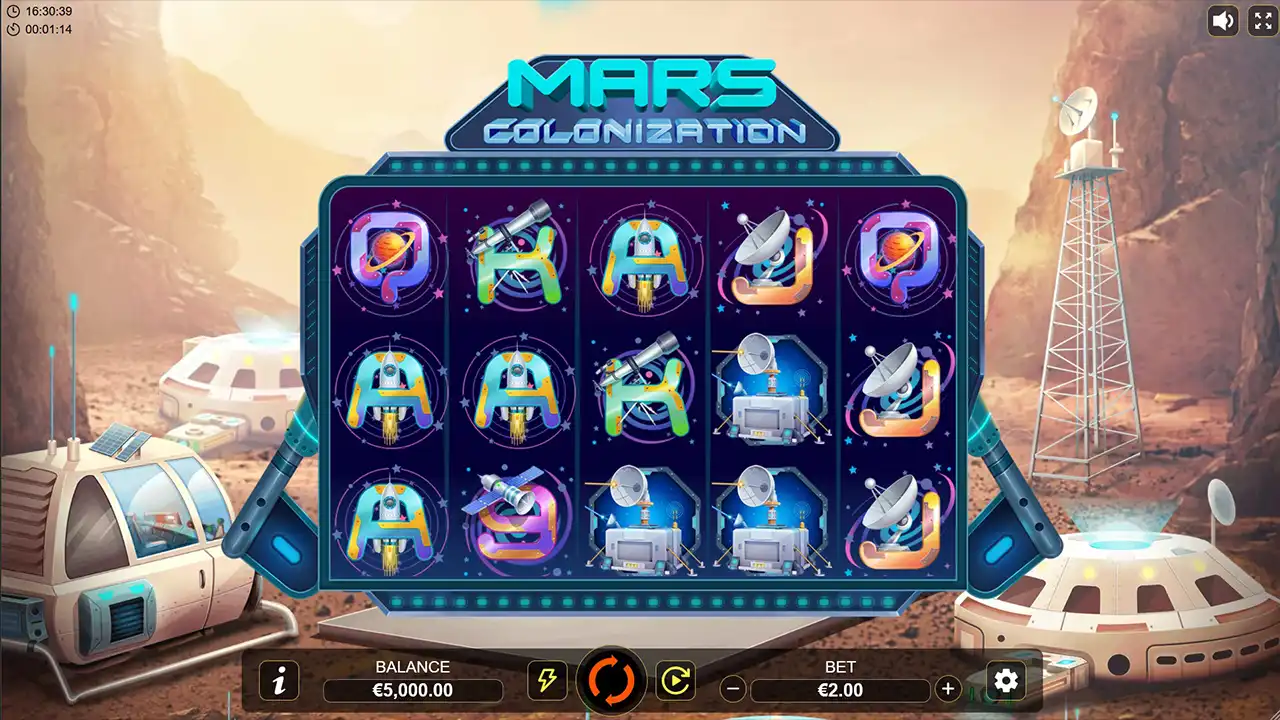Spin the reels with the orange button

click(611, 680)
